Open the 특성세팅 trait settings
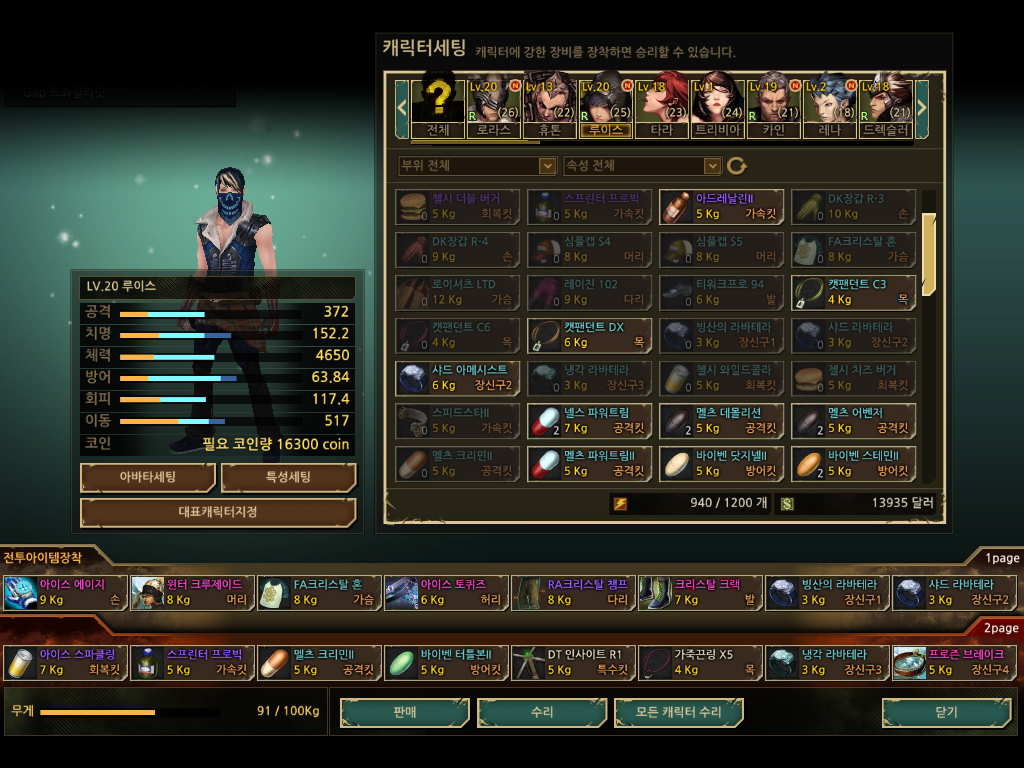 pos(288,477)
